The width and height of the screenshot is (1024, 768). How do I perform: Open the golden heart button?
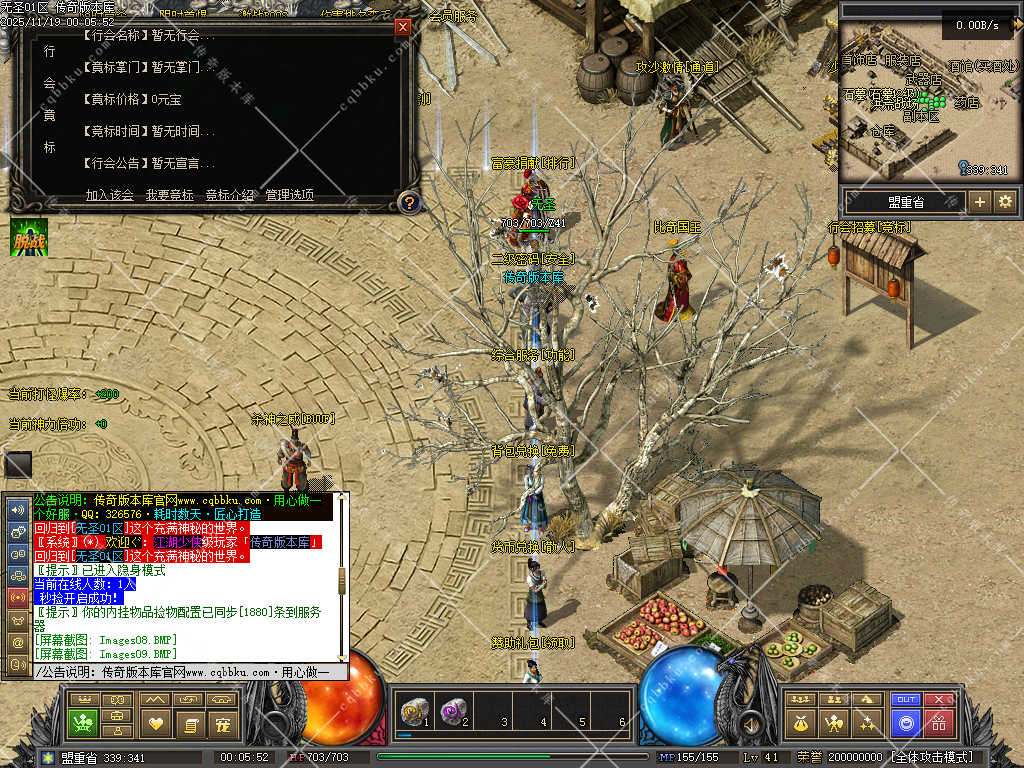coord(155,722)
